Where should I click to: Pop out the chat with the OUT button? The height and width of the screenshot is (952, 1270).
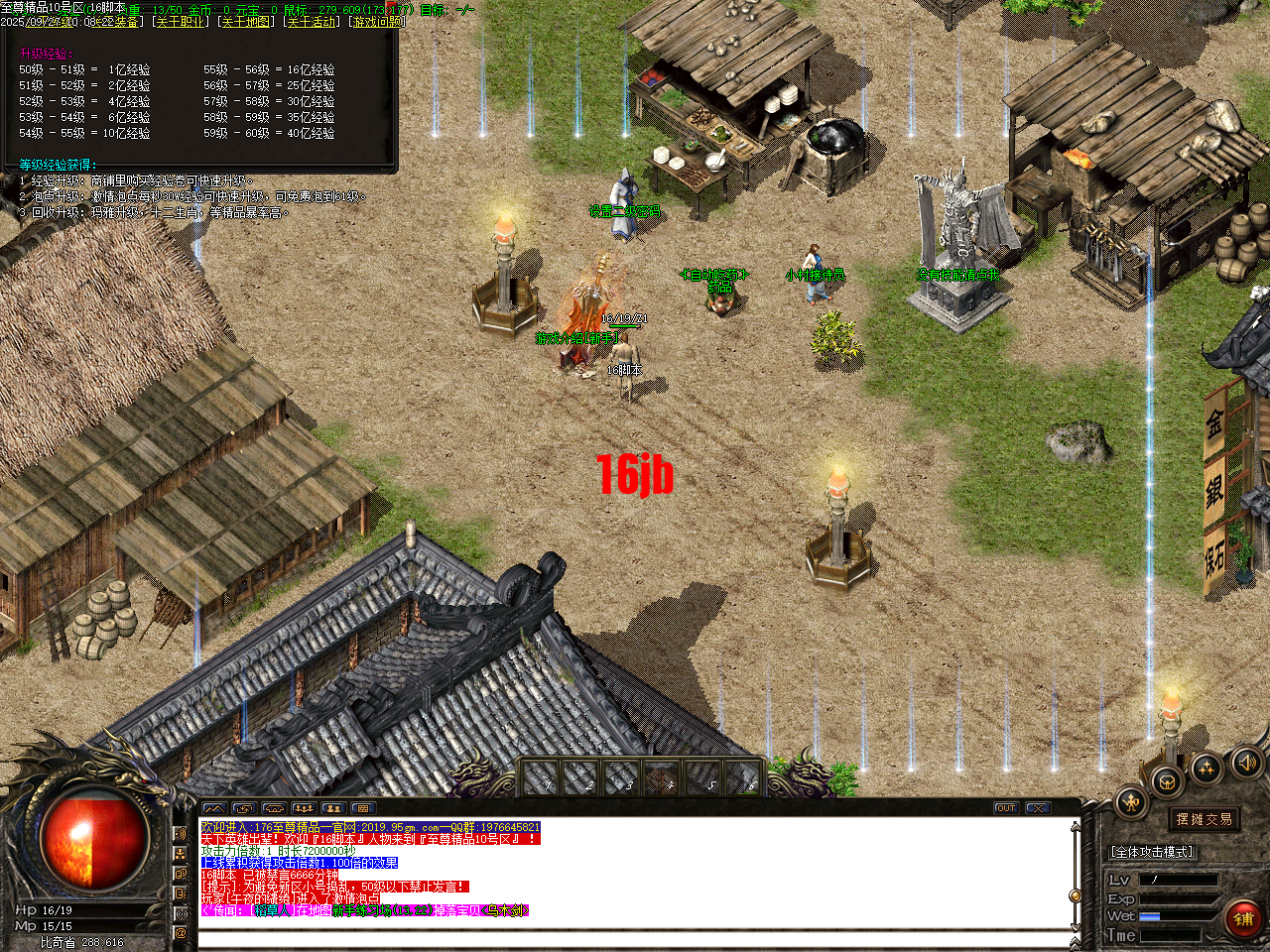1005,808
